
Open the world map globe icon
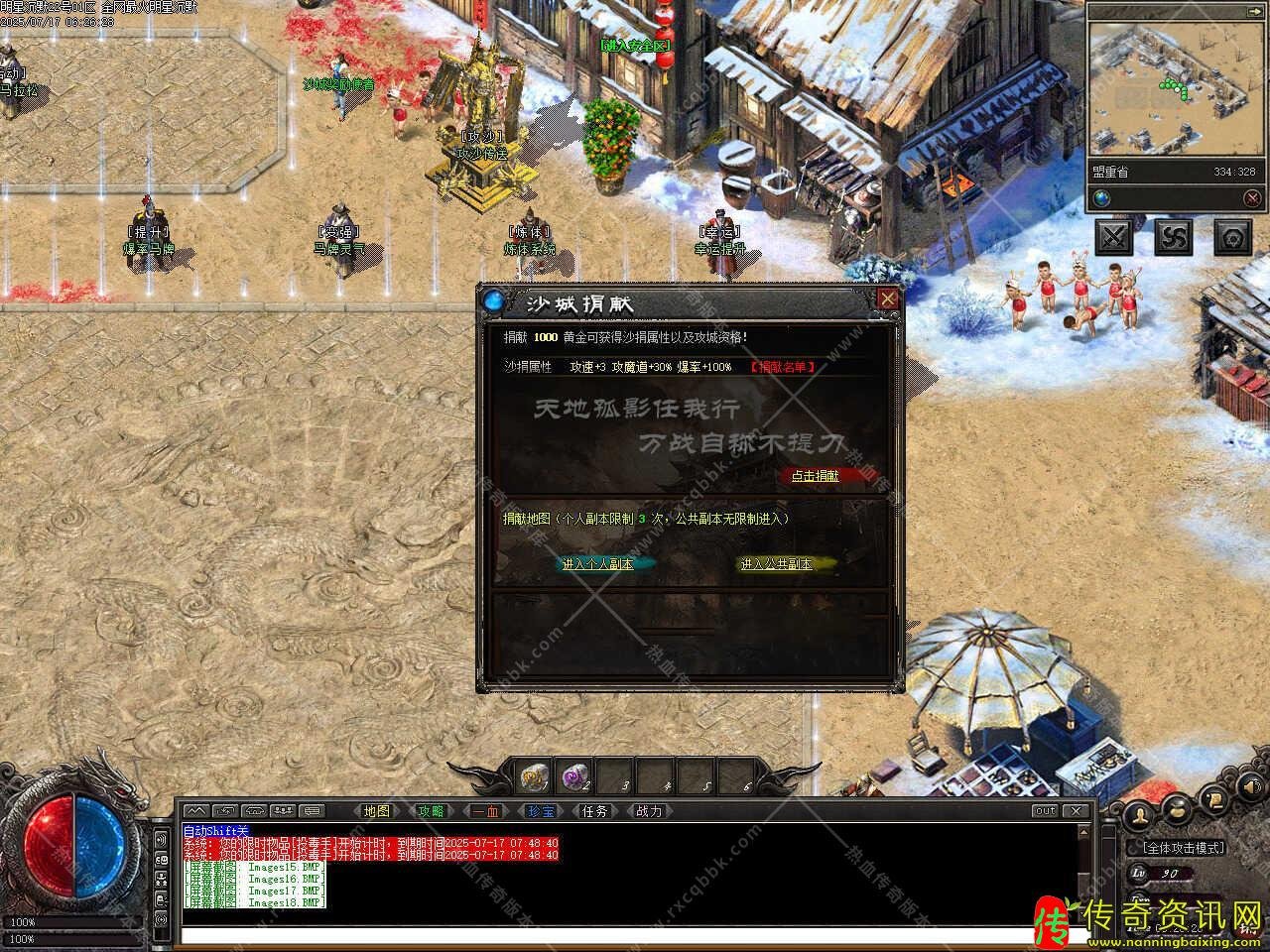click(x=1102, y=198)
